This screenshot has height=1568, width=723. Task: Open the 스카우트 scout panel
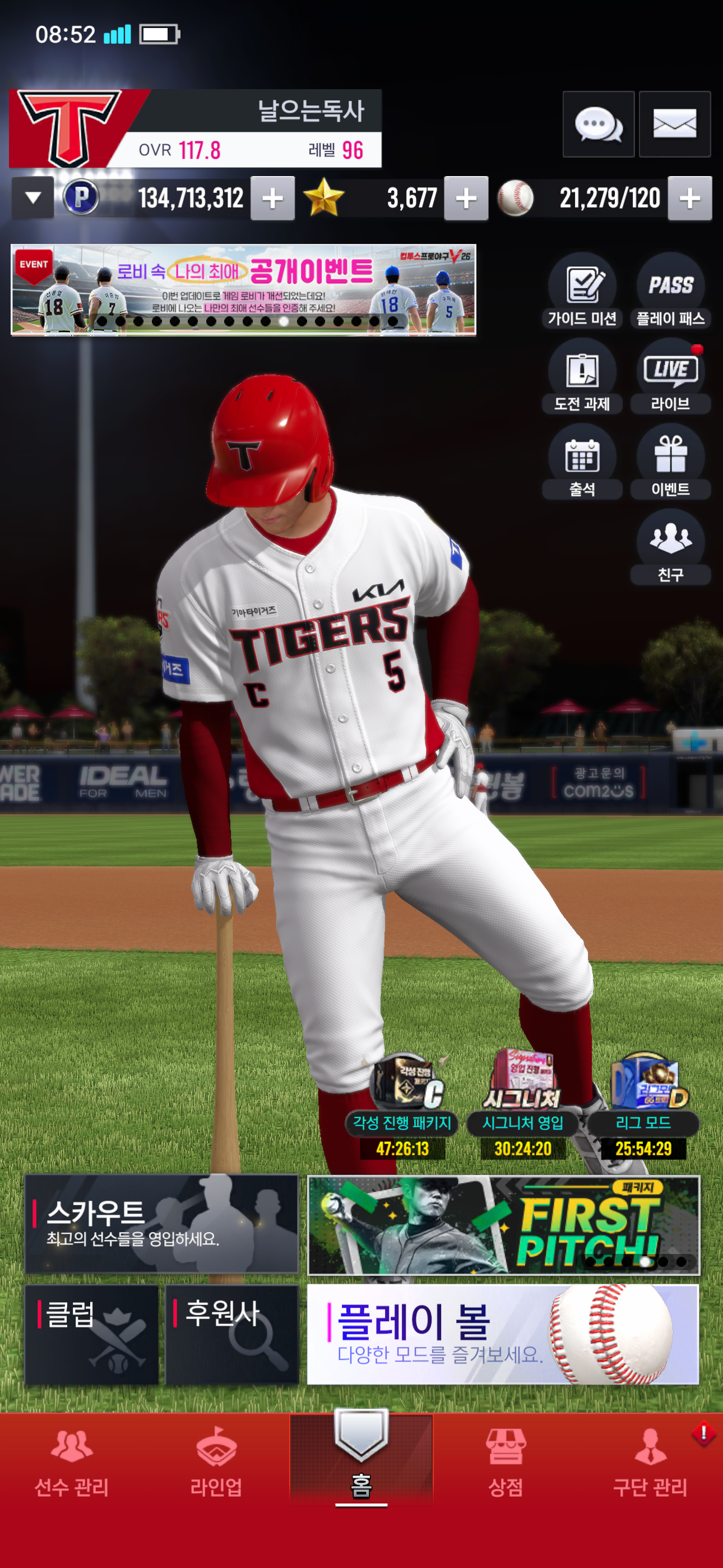pos(161,1224)
